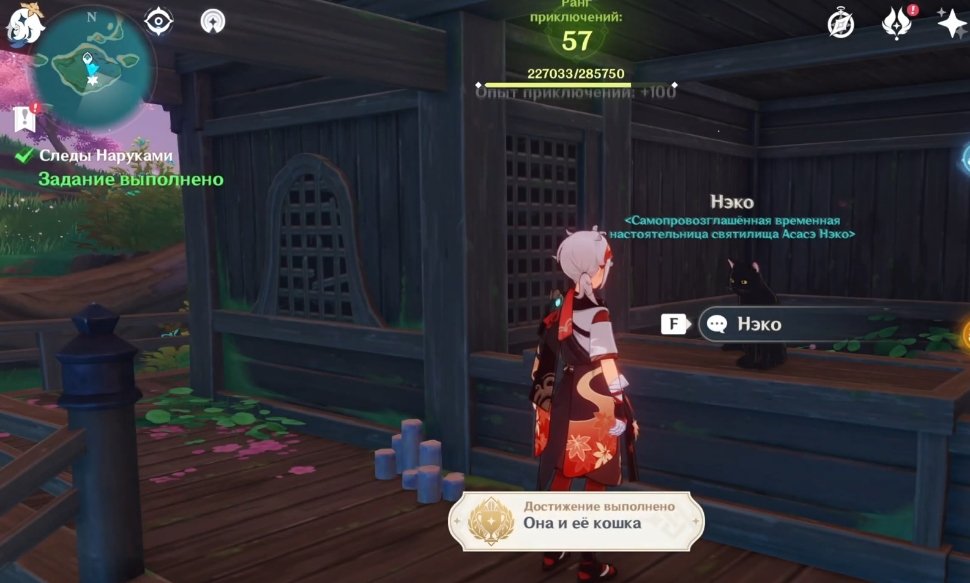
Task: Click the signal arcs icon beside the eye
Action: [212, 20]
